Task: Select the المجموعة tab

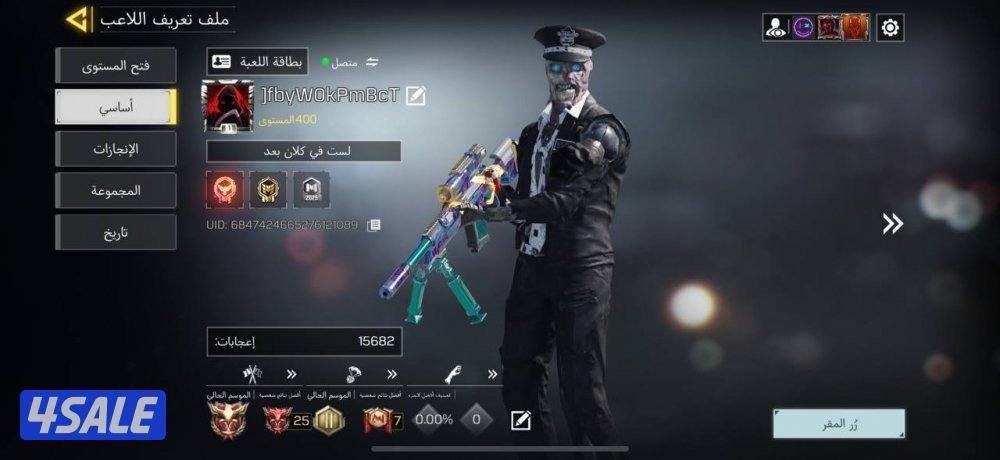Action: (x=115, y=190)
